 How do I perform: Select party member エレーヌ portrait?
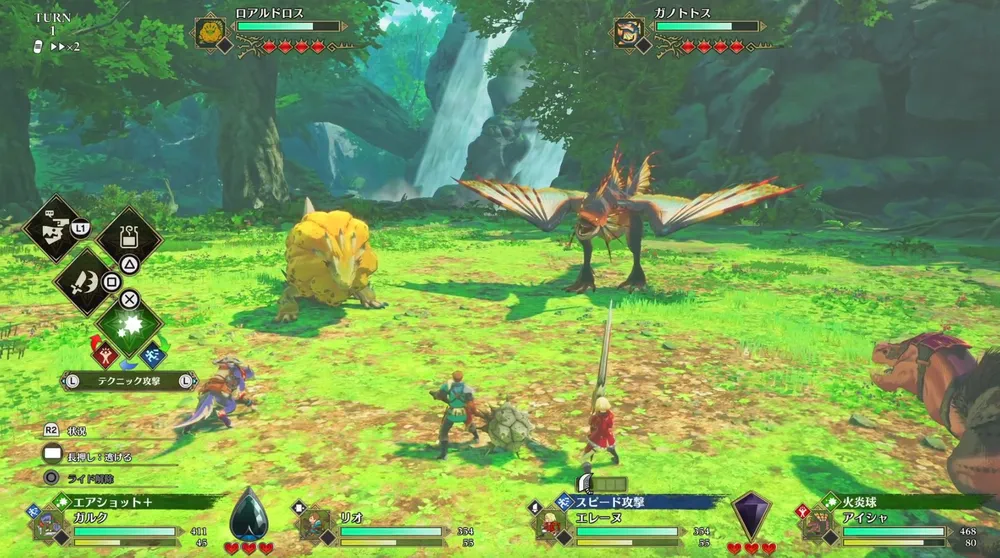coord(553,523)
